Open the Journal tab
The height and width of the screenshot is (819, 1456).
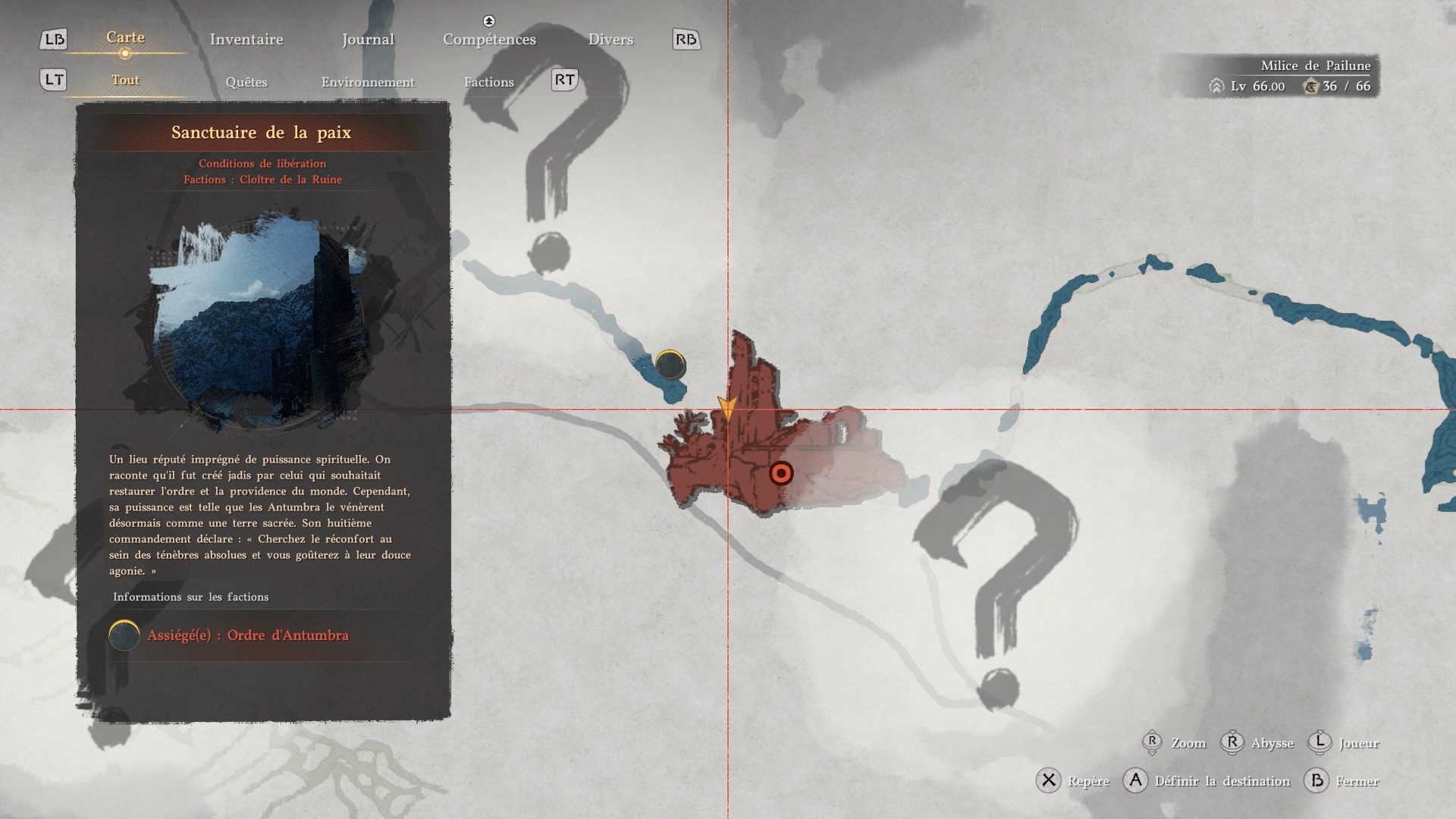tap(368, 39)
